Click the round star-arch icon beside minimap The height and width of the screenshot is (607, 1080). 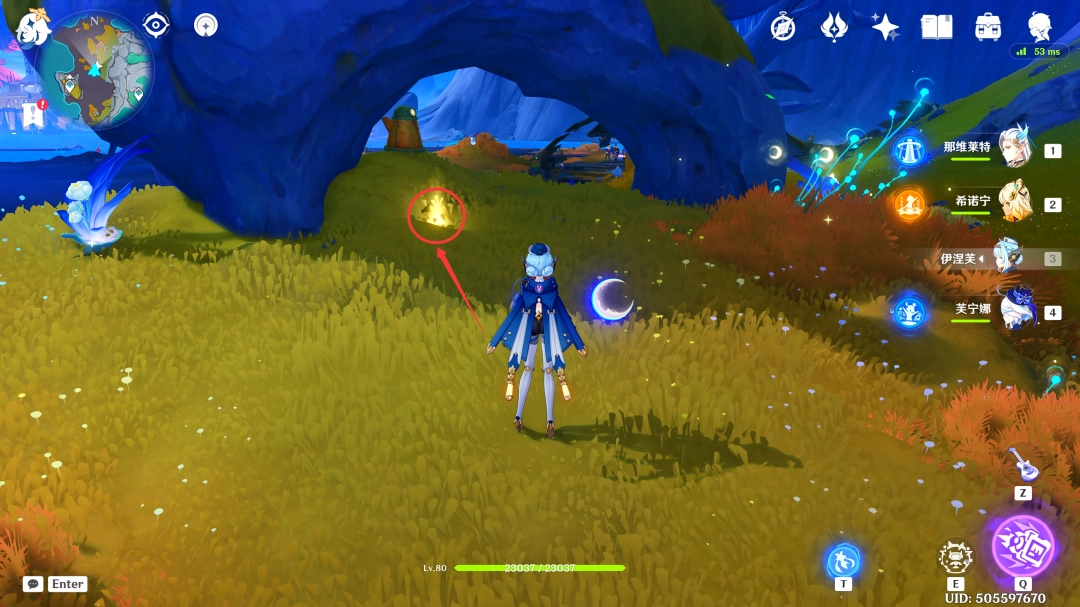pyautogui.click(x=206, y=25)
